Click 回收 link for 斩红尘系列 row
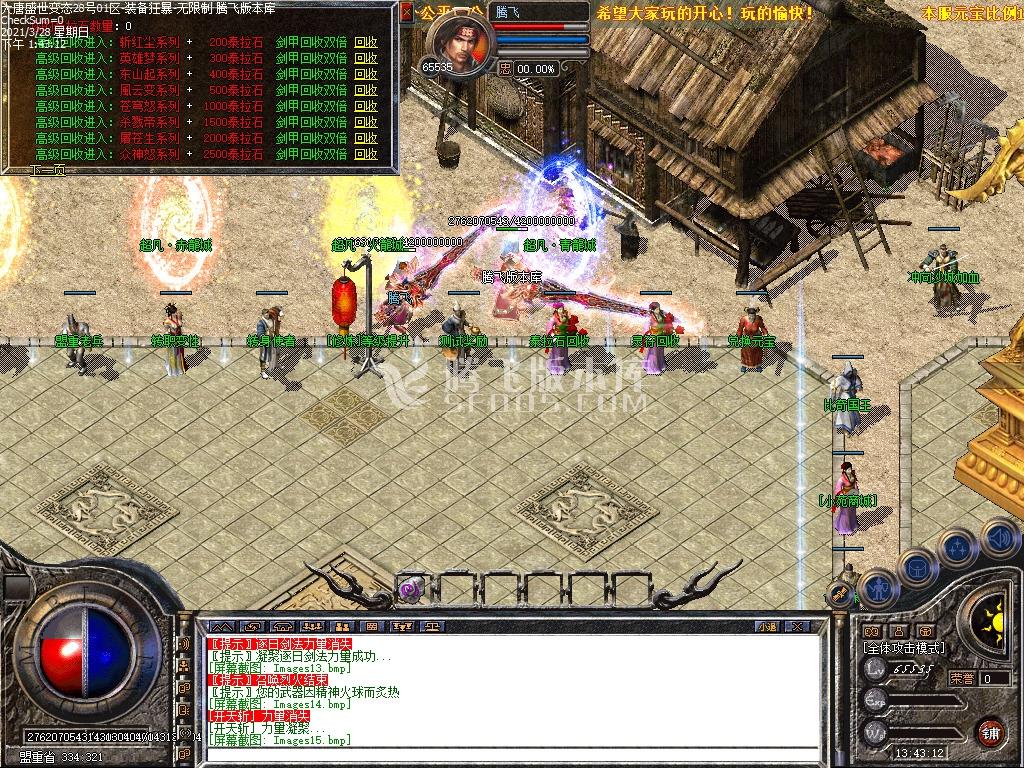Screen dimensions: 1024x768 366,43
